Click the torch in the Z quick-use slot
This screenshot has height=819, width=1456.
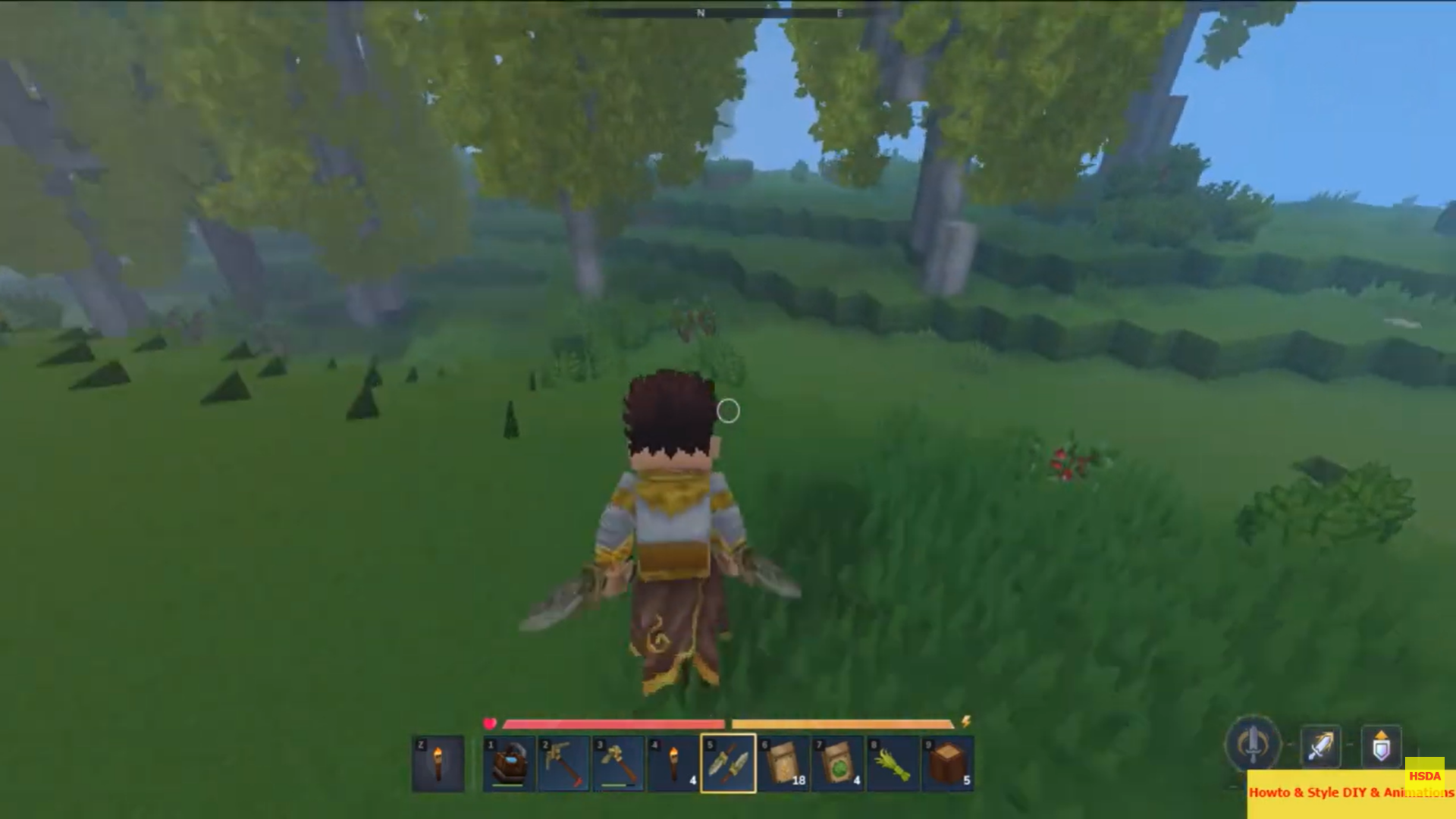coord(439,764)
